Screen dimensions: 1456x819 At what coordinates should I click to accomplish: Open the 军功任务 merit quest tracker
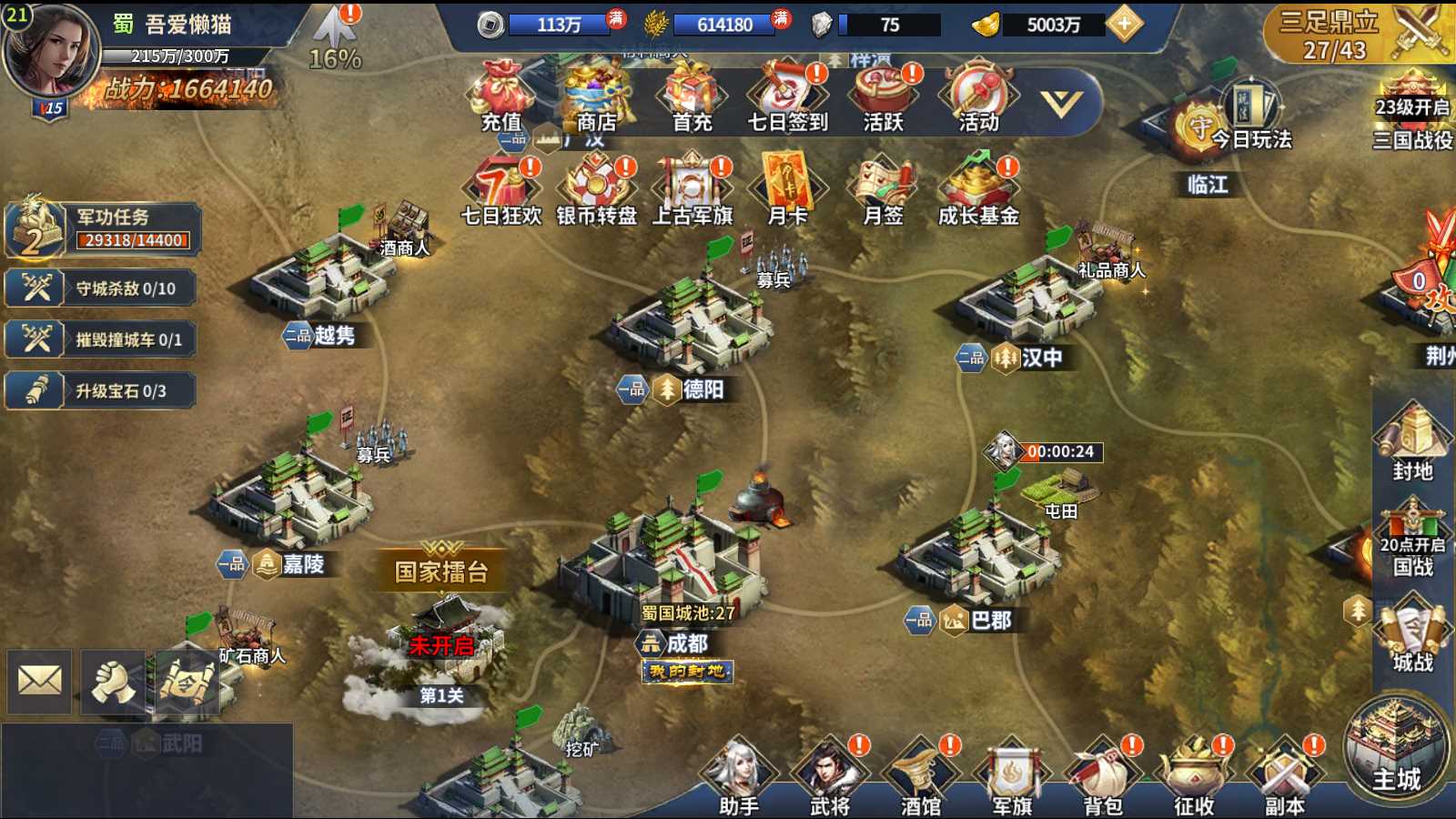pyautogui.click(x=103, y=228)
